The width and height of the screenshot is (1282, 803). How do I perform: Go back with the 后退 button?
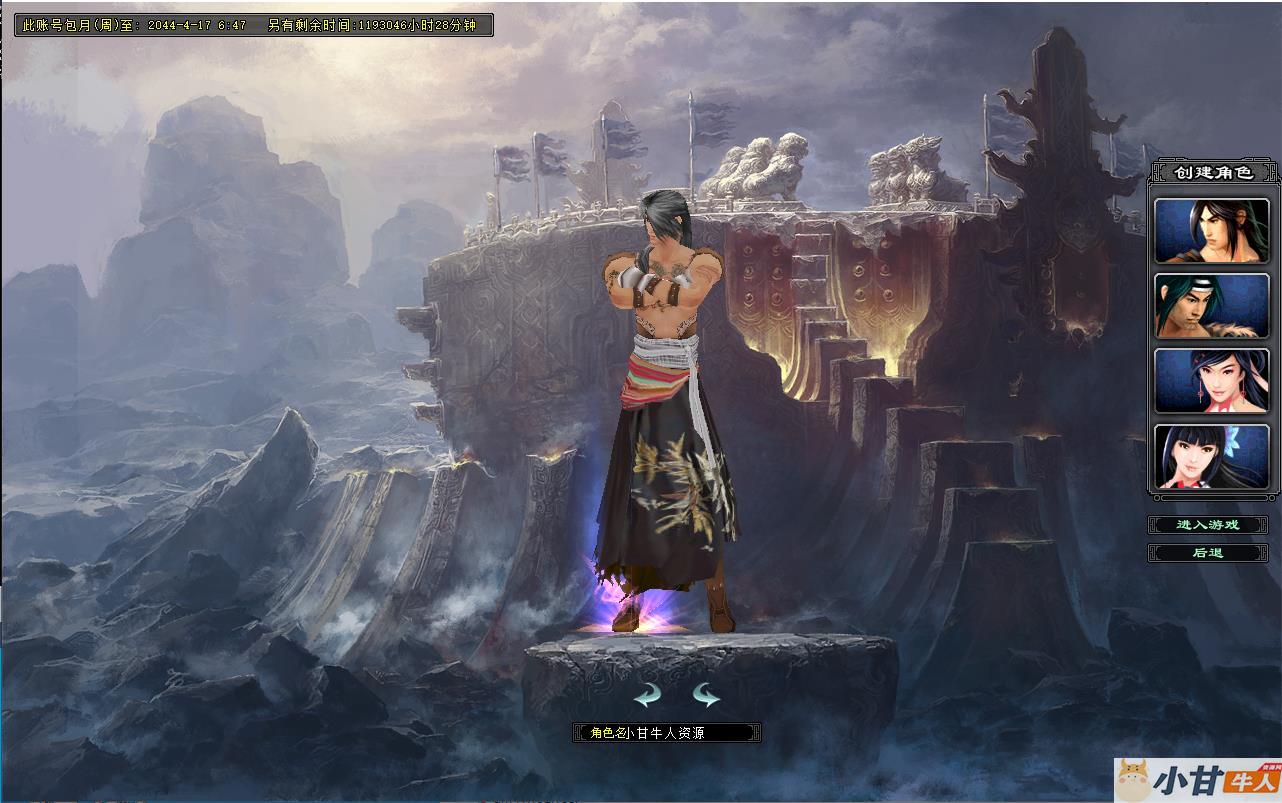[1208, 553]
